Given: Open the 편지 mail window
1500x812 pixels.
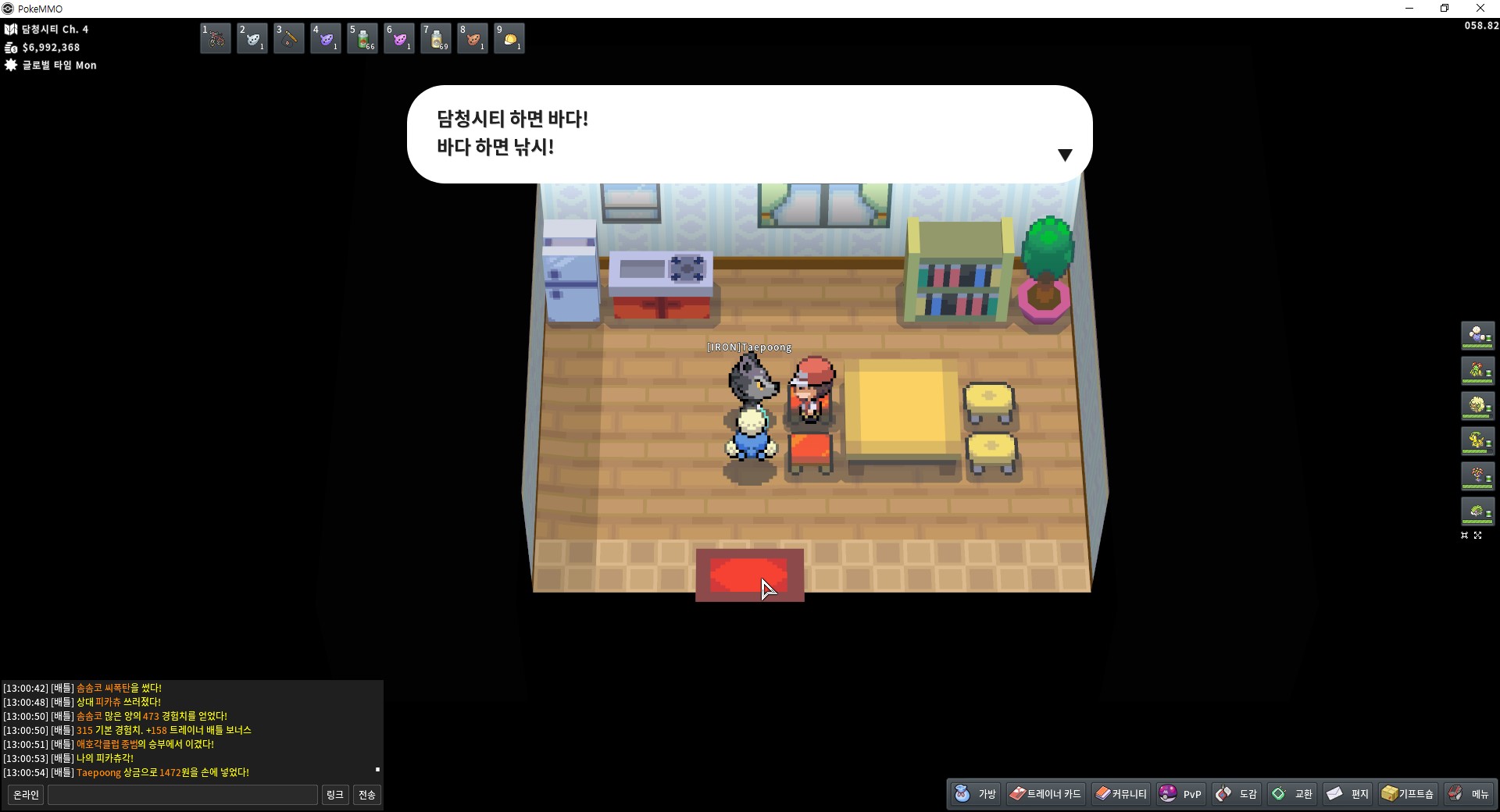Looking at the screenshot, I should [1348, 794].
